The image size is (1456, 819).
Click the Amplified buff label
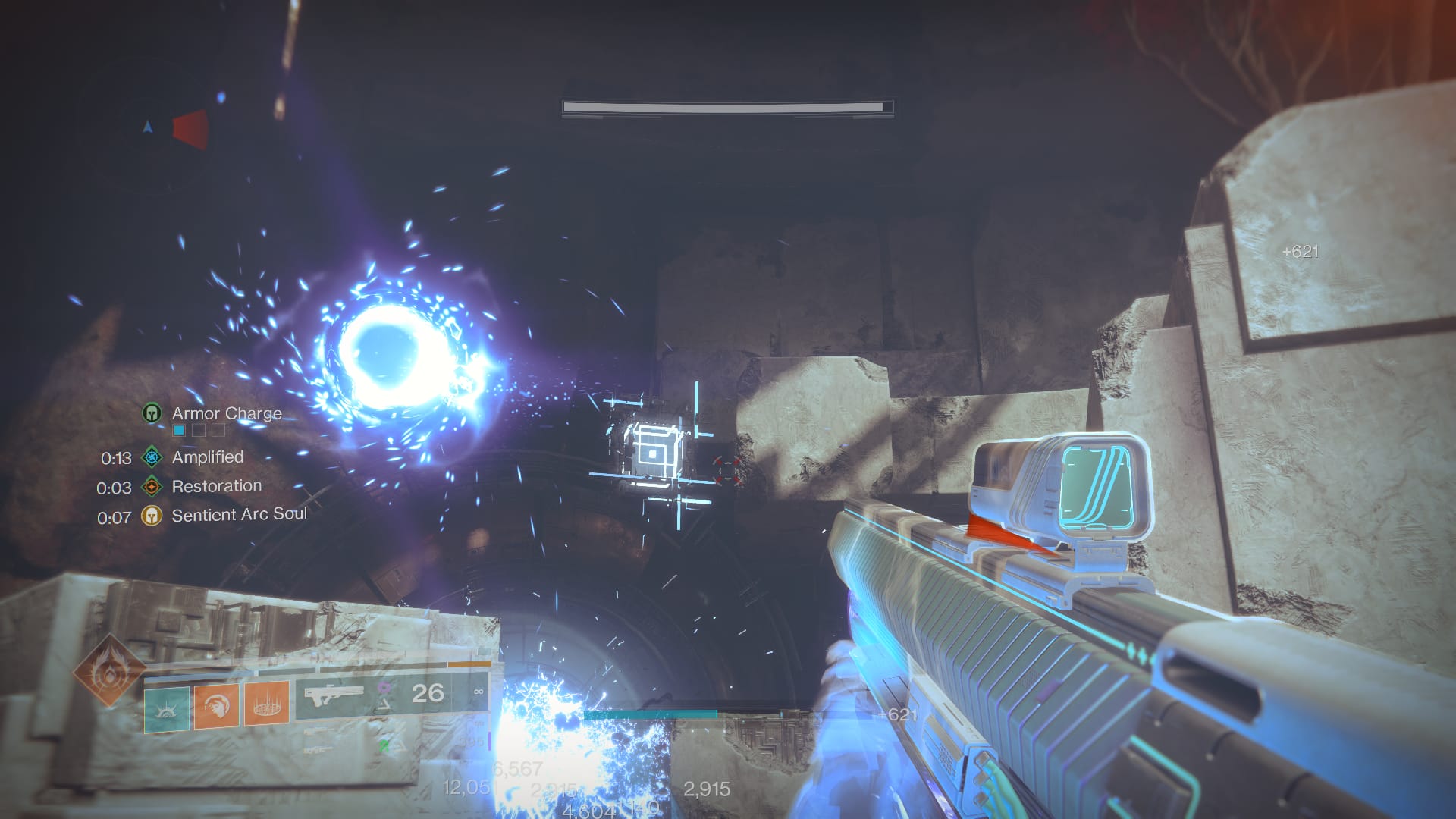tap(209, 457)
